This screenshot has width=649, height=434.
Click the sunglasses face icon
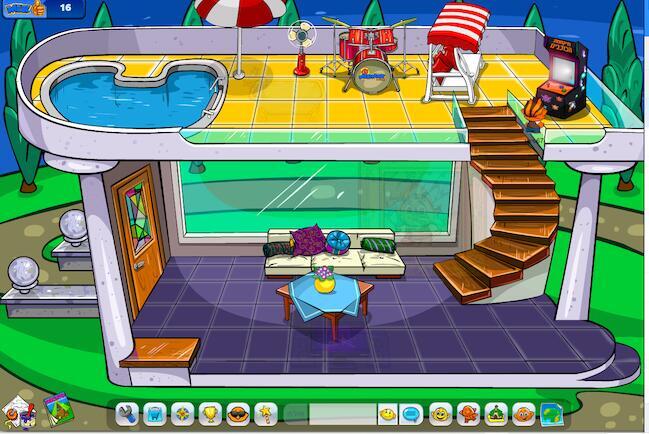pyautogui.click(x=238, y=413)
